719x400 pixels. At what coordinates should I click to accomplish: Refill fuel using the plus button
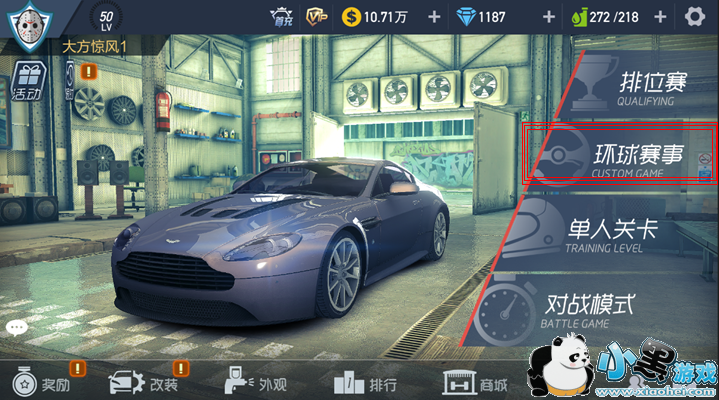pos(660,17)
